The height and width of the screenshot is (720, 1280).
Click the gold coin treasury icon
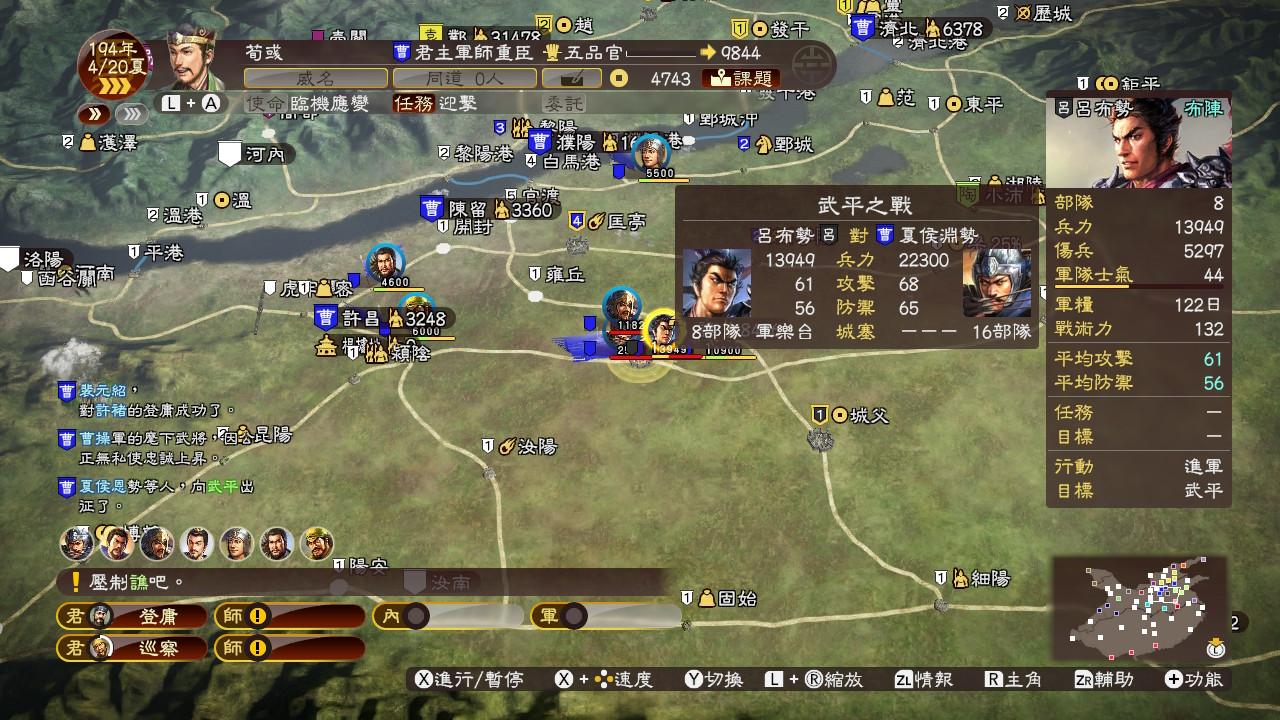pyautogui.click(x=618, y=77)
